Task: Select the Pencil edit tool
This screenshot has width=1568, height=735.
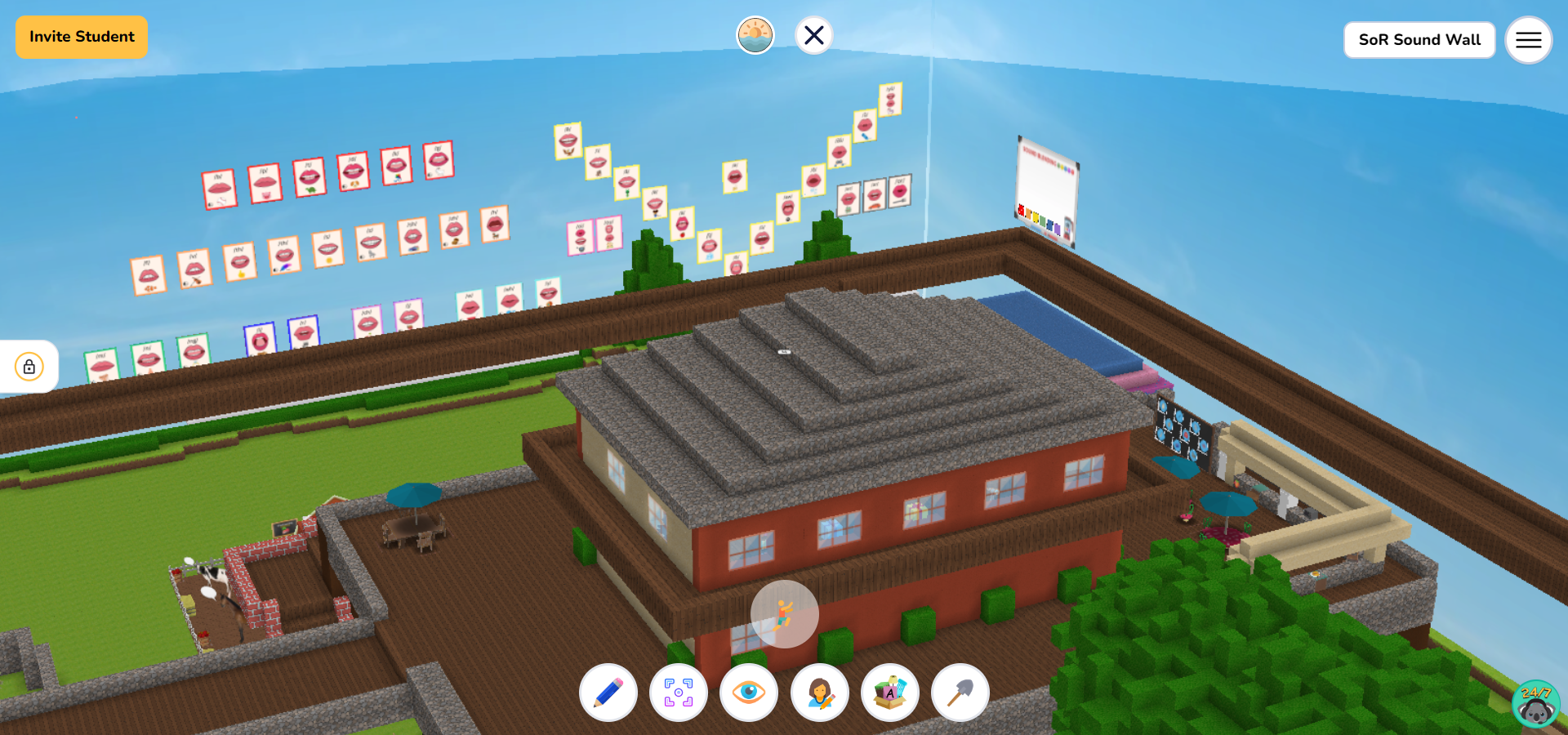Action: 608,693
